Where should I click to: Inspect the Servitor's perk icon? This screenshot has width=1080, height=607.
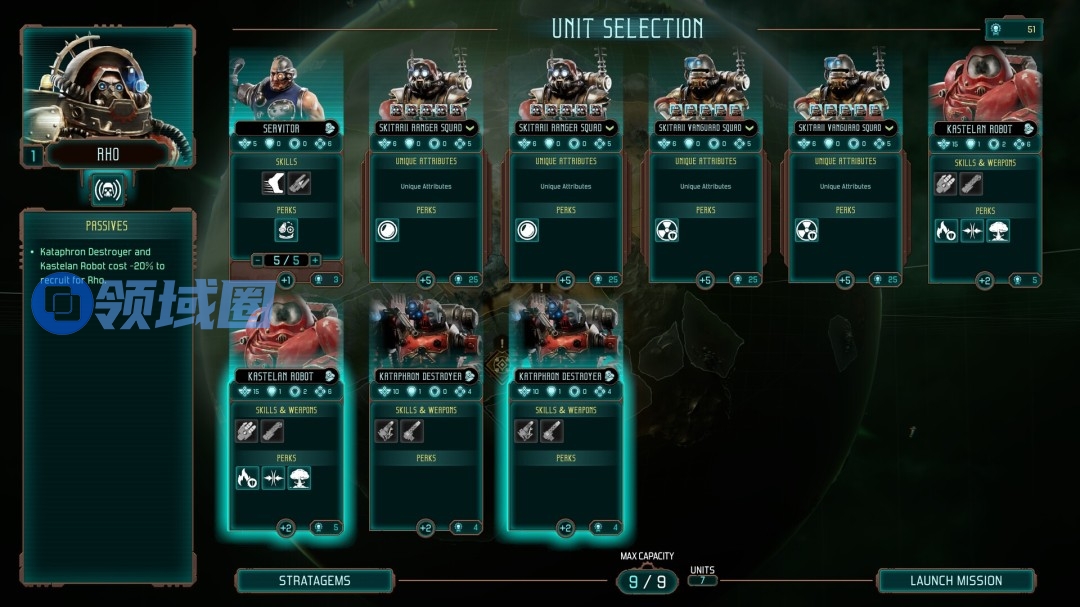[286, 230]
